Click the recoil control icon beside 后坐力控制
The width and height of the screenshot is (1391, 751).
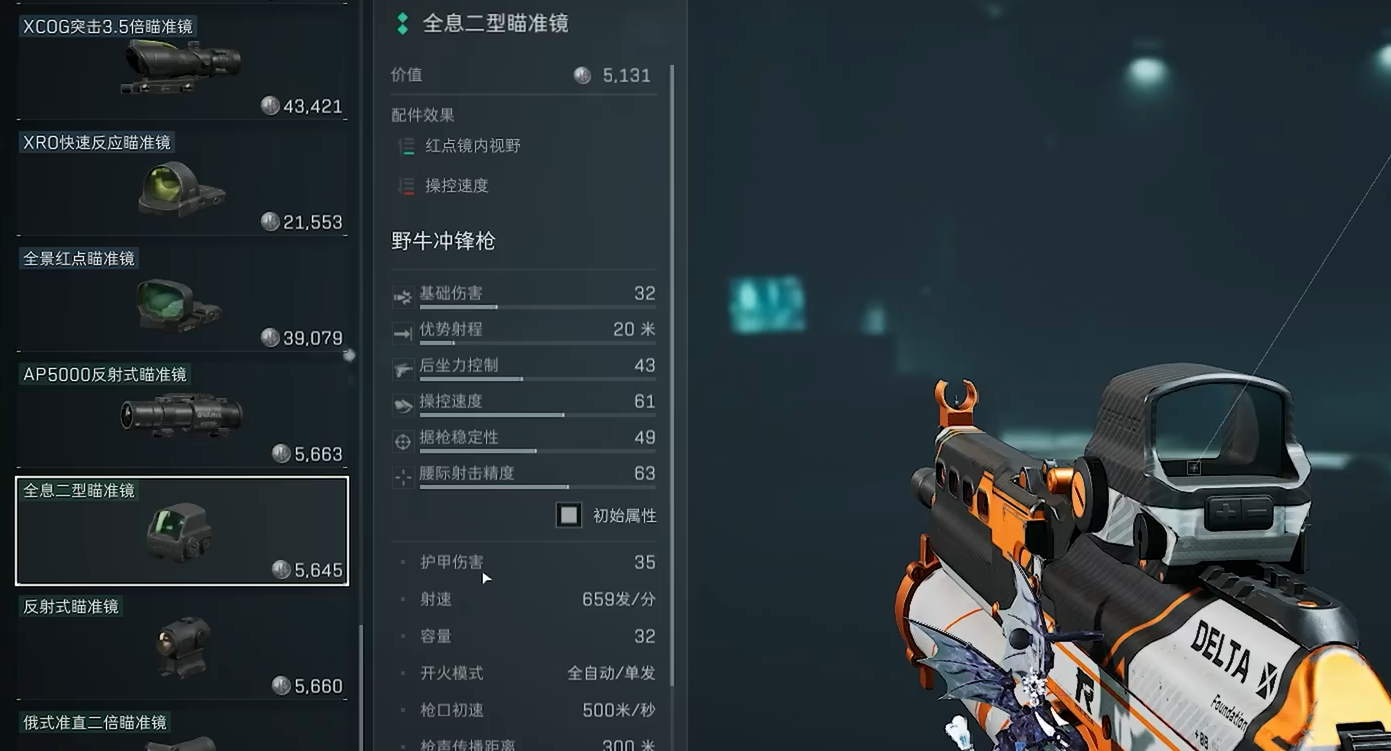pyautogui.click(x=403, y=367)
